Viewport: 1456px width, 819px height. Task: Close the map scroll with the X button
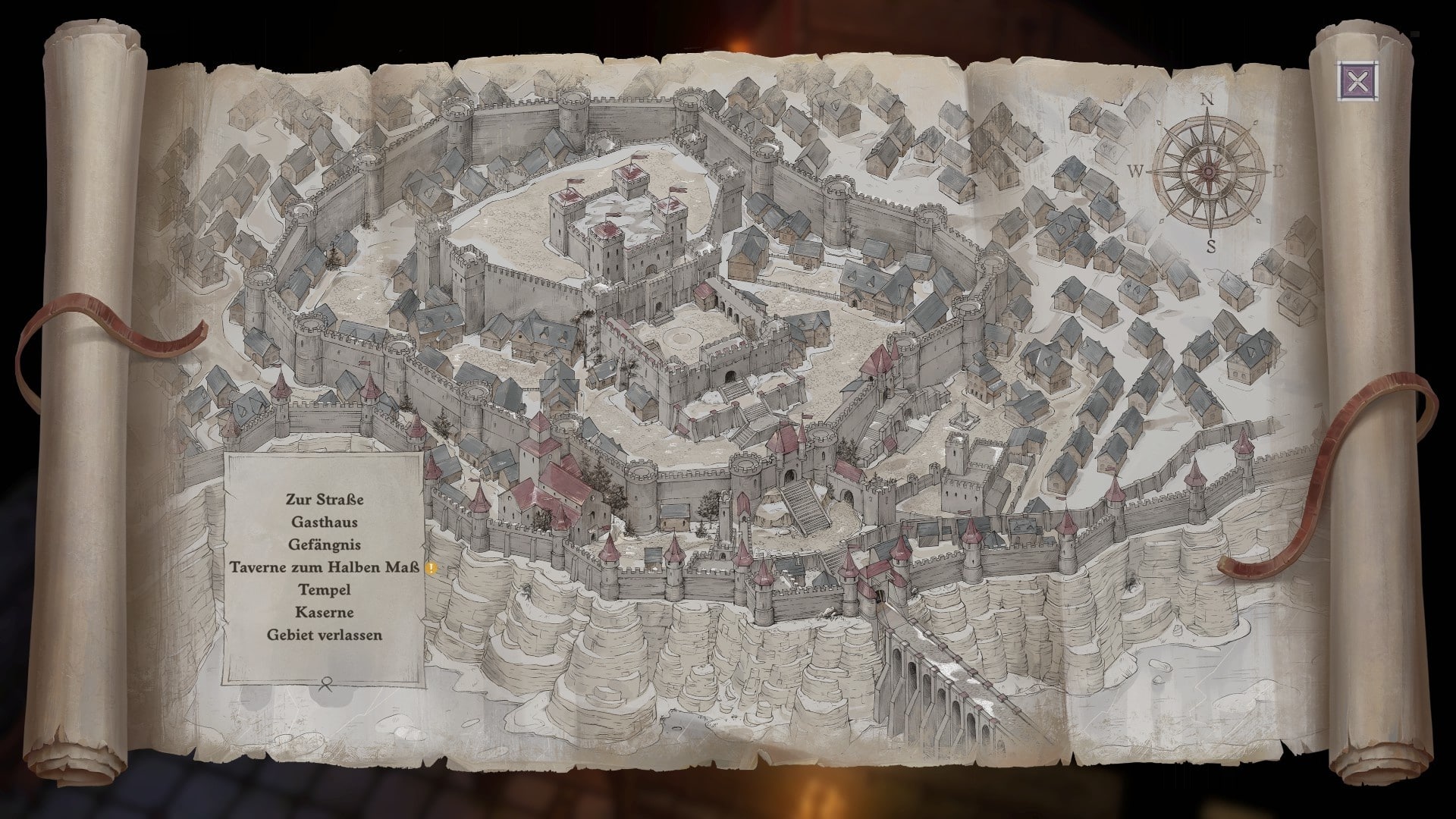1357,81
